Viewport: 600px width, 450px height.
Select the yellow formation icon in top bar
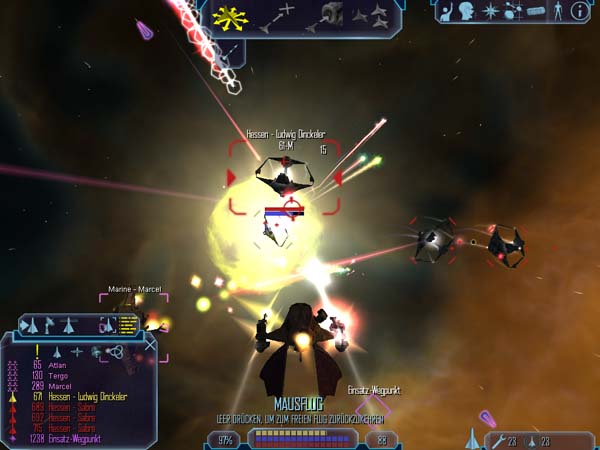(230, 18)
